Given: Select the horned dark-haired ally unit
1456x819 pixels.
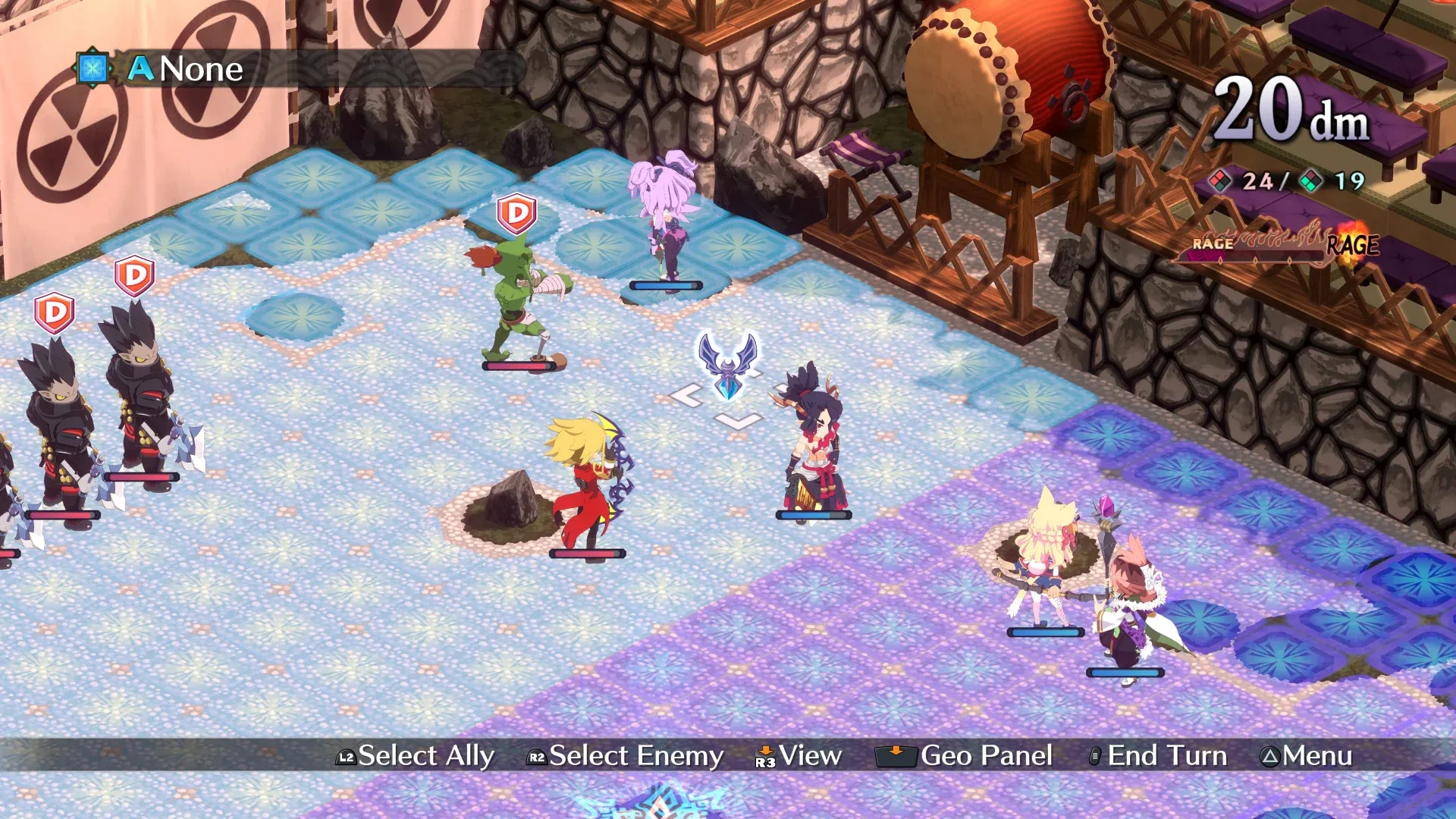Looking at the screenshot, I should (x=813, y=444).
